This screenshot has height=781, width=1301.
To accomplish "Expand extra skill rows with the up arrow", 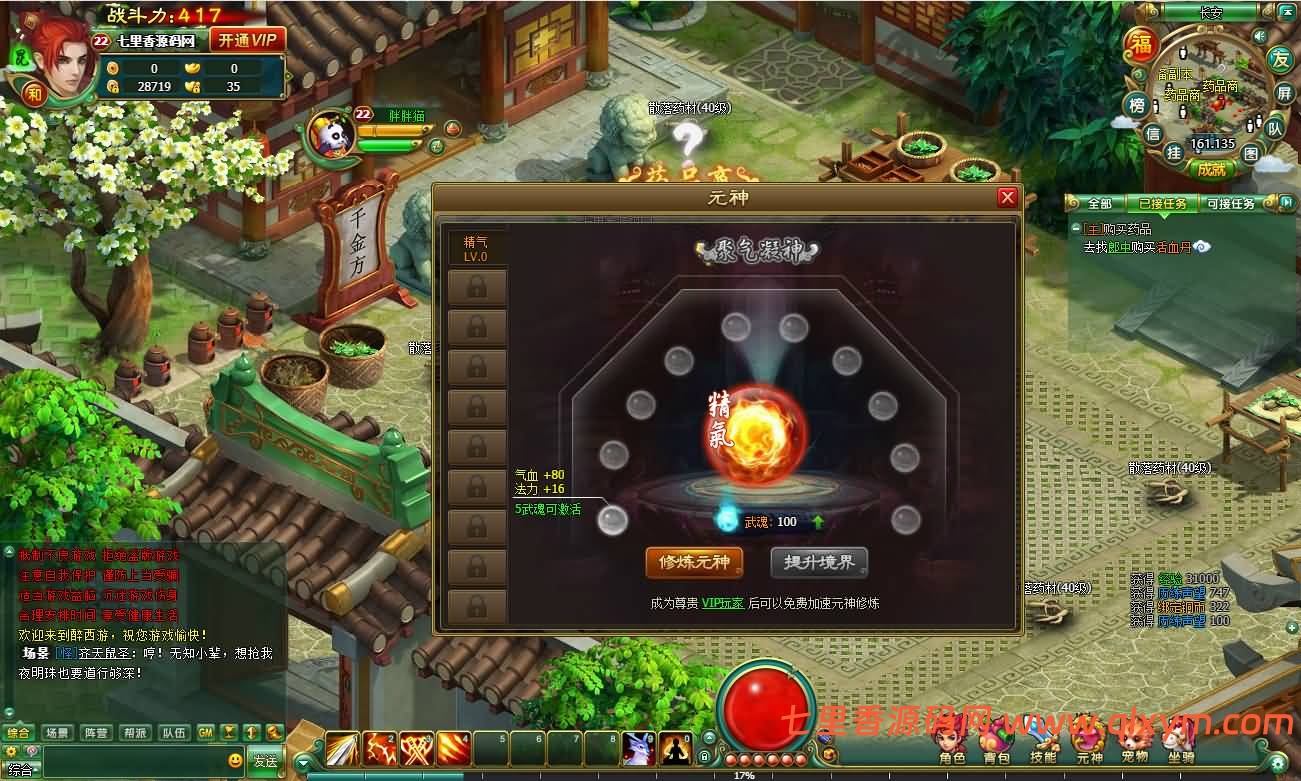I will [x=709, y=738].
